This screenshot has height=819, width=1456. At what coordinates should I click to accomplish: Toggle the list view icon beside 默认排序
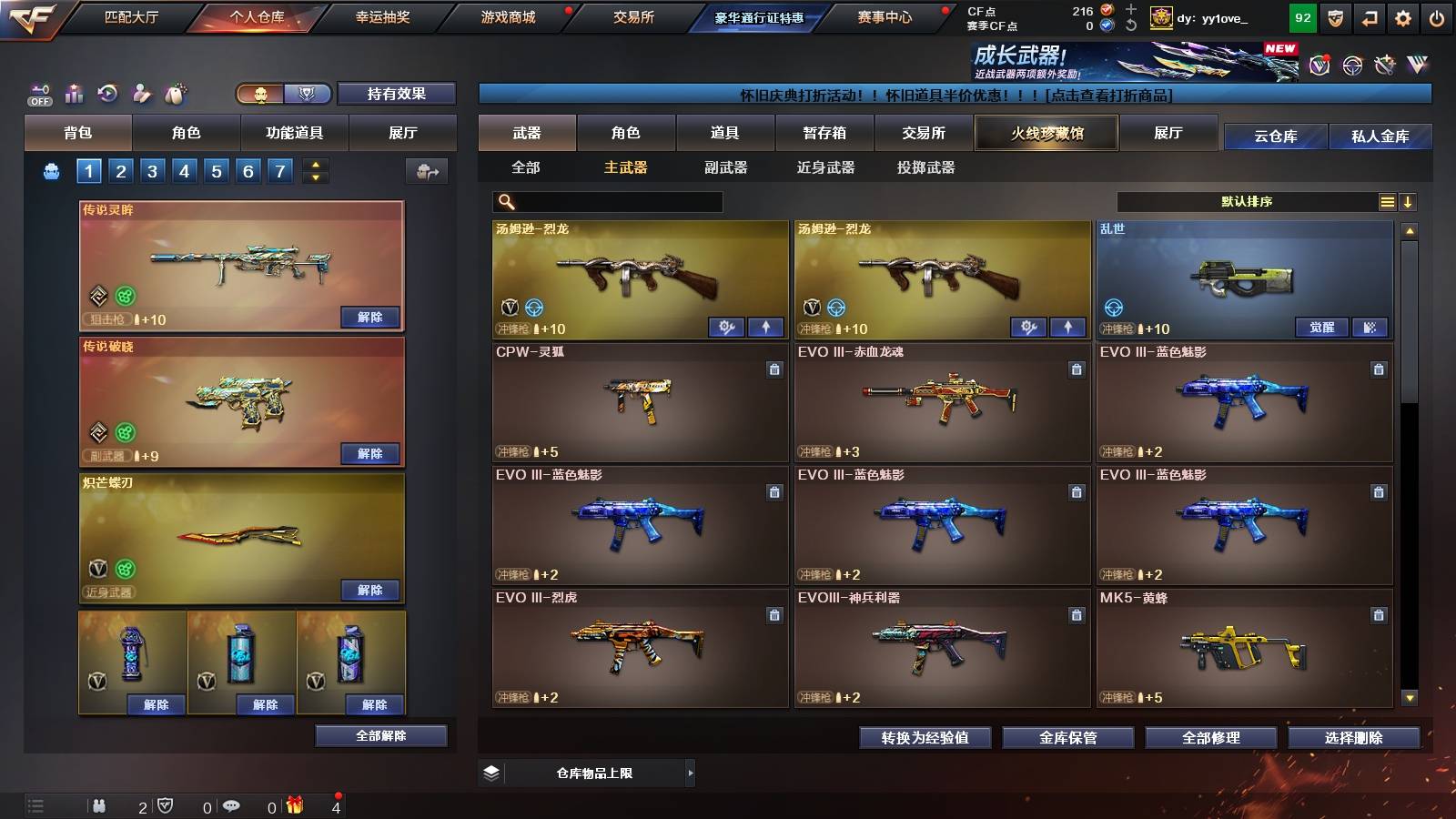pyautogui.click(x=1387, y=201)
